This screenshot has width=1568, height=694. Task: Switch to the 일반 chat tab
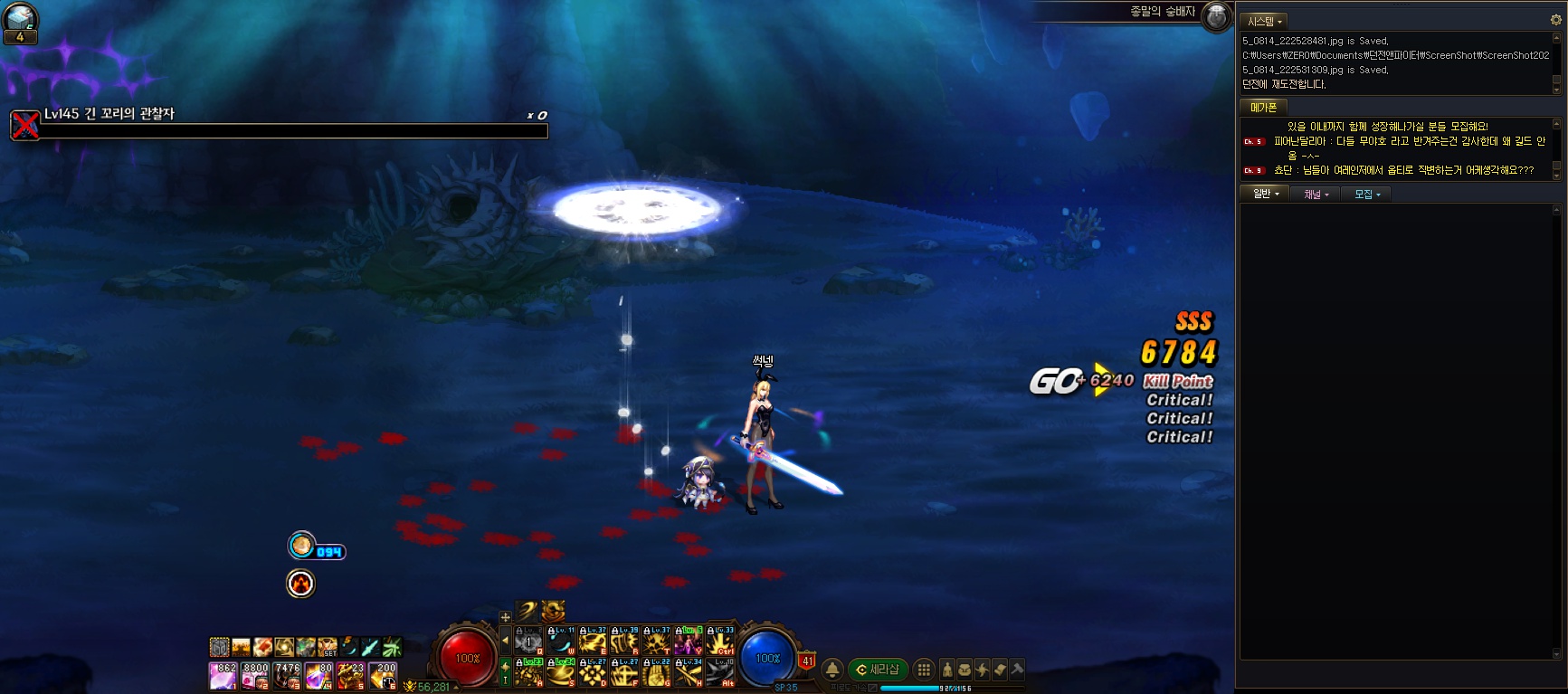tap(1264, 194)
